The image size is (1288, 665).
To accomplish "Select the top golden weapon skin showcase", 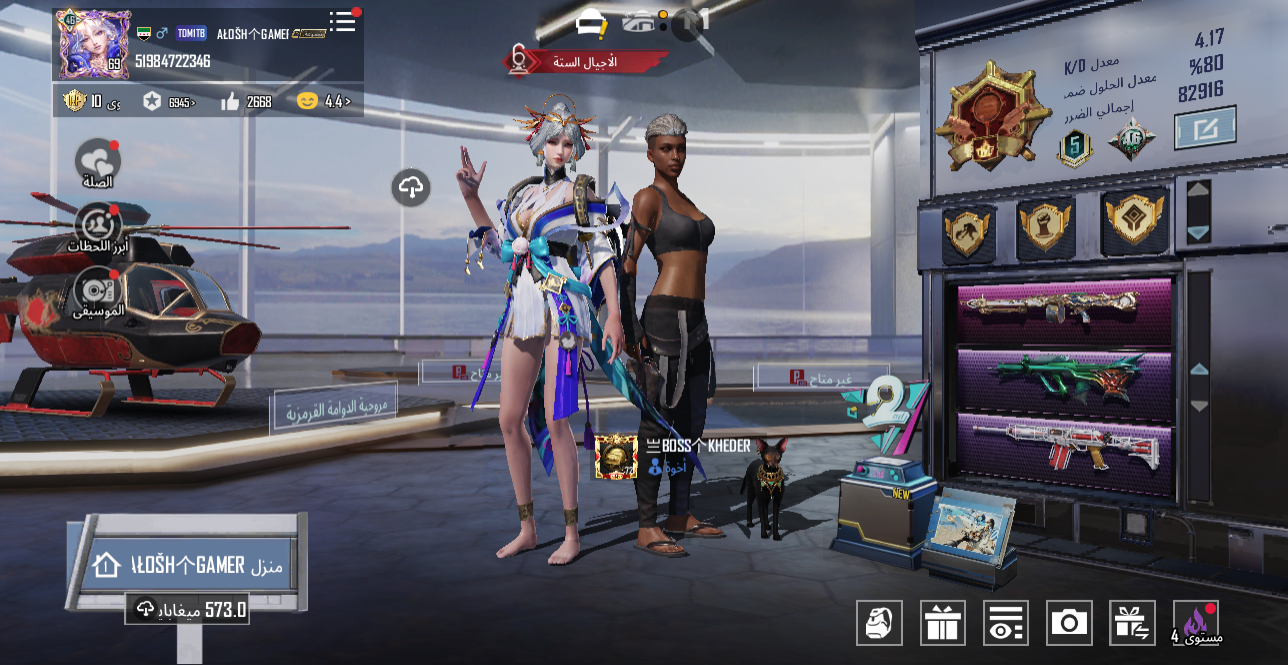I will click(x=1064, y=309).
